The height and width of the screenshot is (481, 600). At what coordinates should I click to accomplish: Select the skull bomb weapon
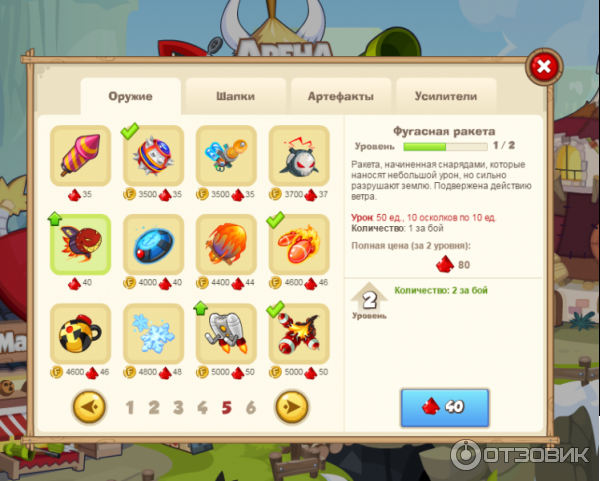pos(299,155)
